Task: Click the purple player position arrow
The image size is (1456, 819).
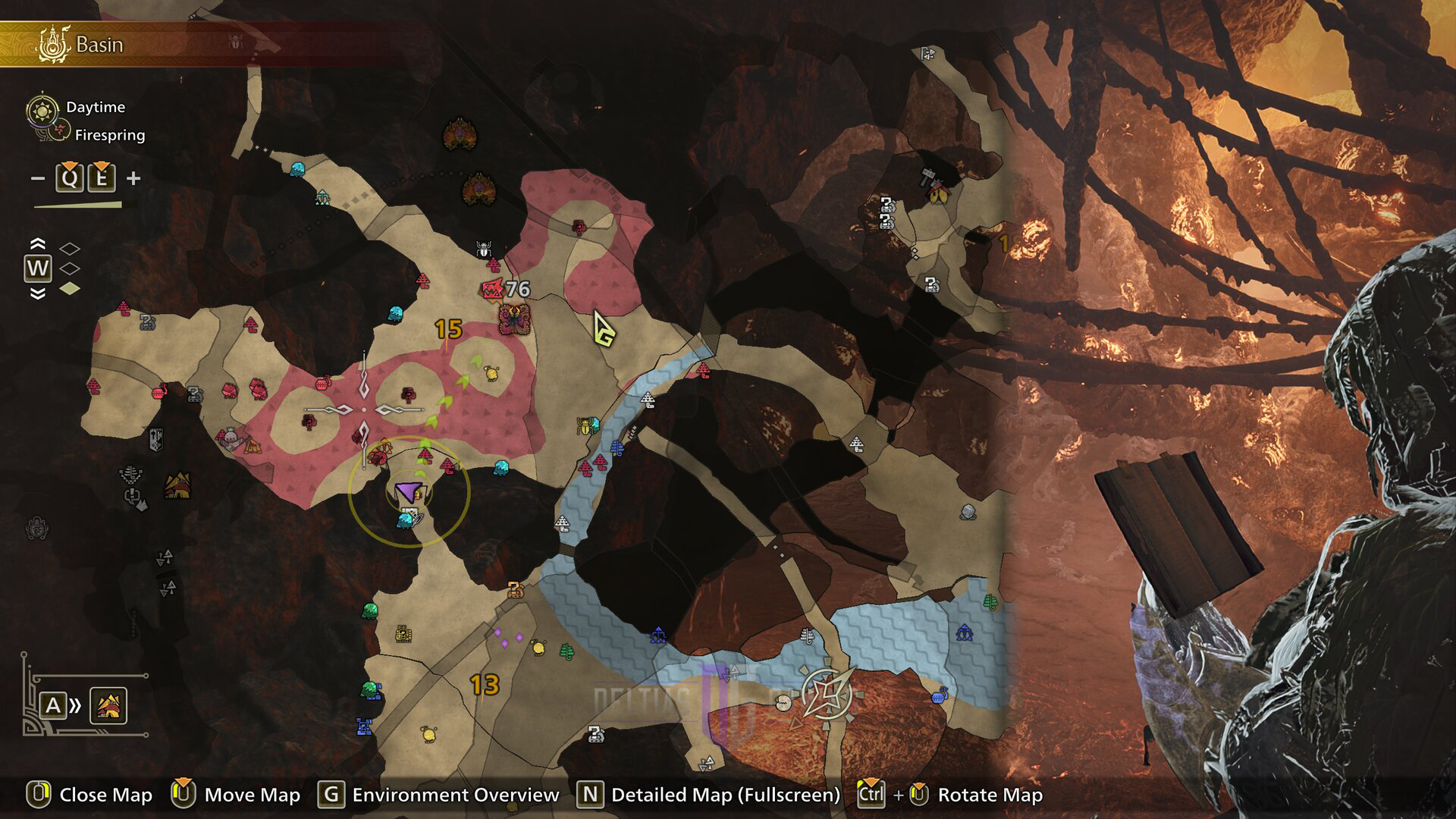Action: click(408, 494)
